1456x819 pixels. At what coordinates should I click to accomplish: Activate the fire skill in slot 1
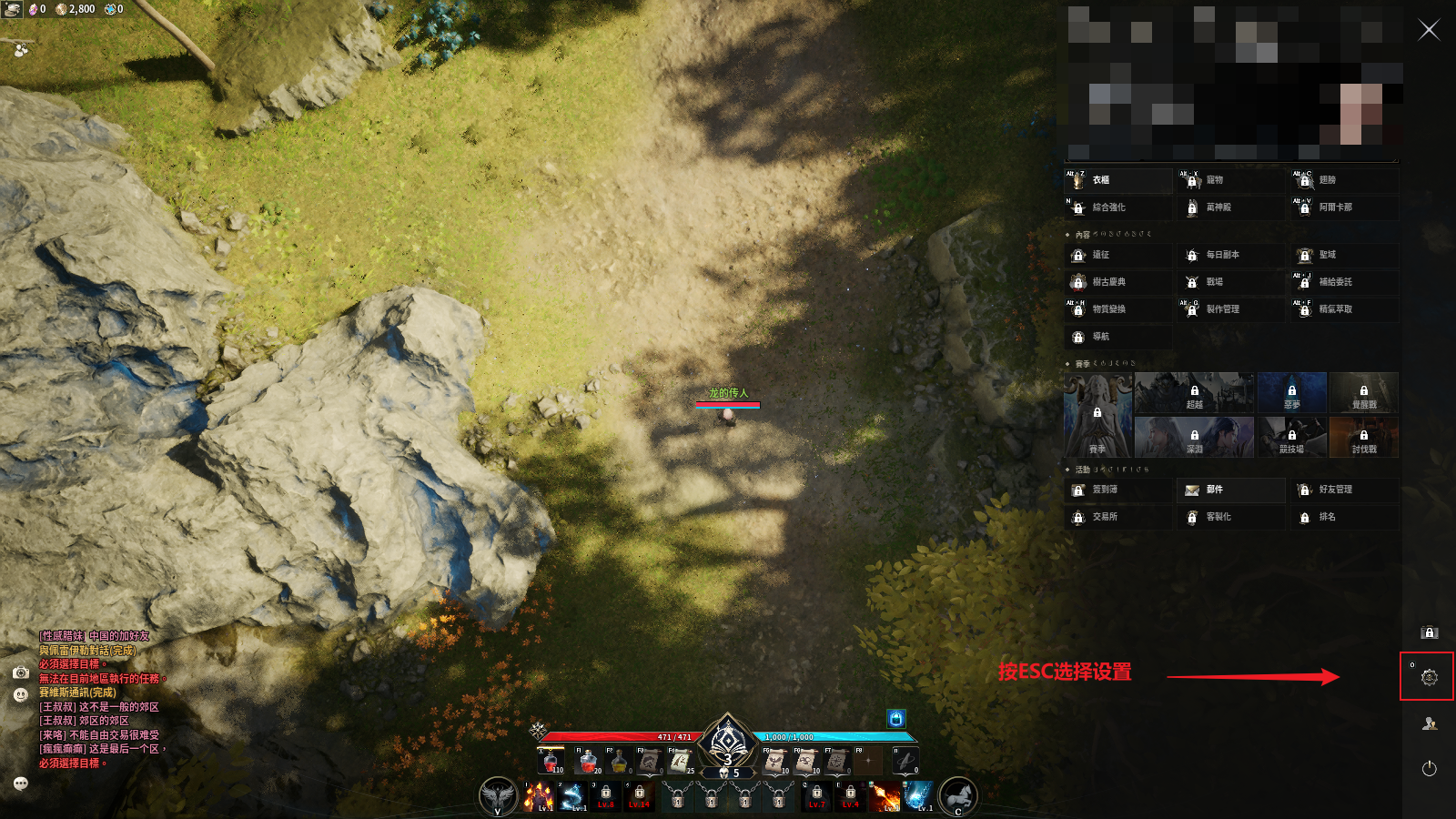(x=540, y=796)
